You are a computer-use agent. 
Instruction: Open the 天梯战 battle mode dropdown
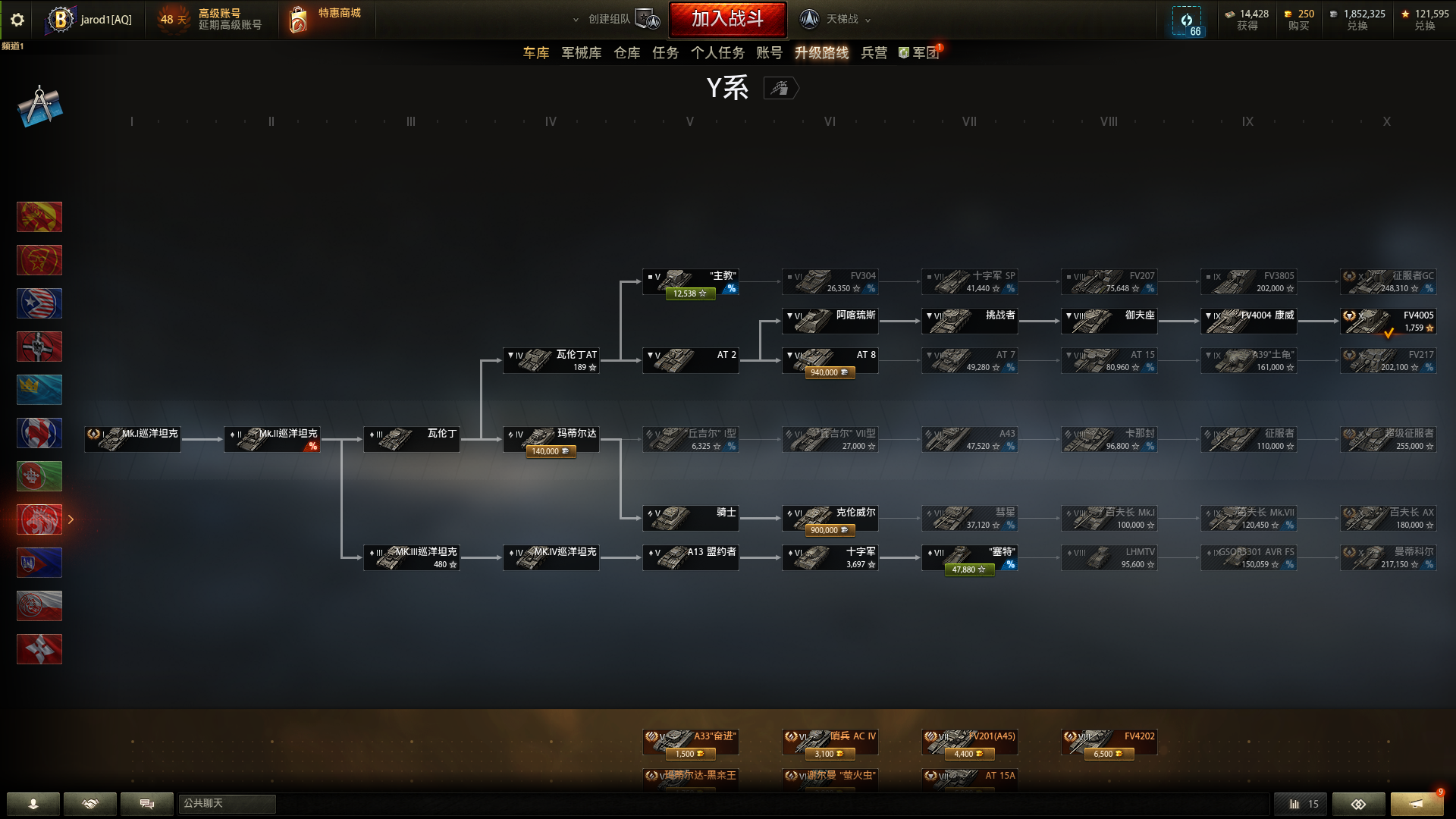pos(836,19)
